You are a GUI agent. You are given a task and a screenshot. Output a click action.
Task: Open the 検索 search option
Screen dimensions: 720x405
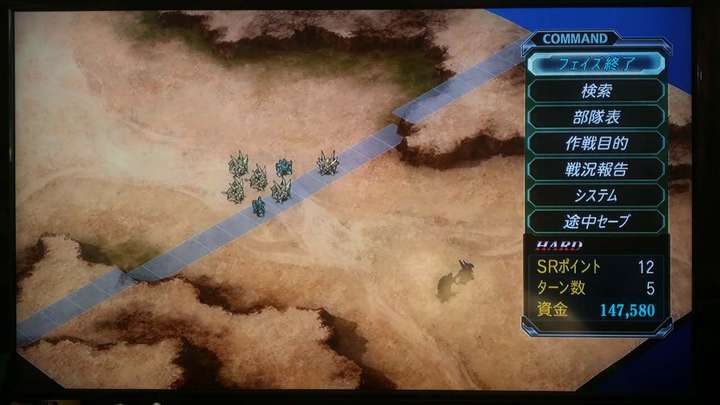tap(597, 91)
